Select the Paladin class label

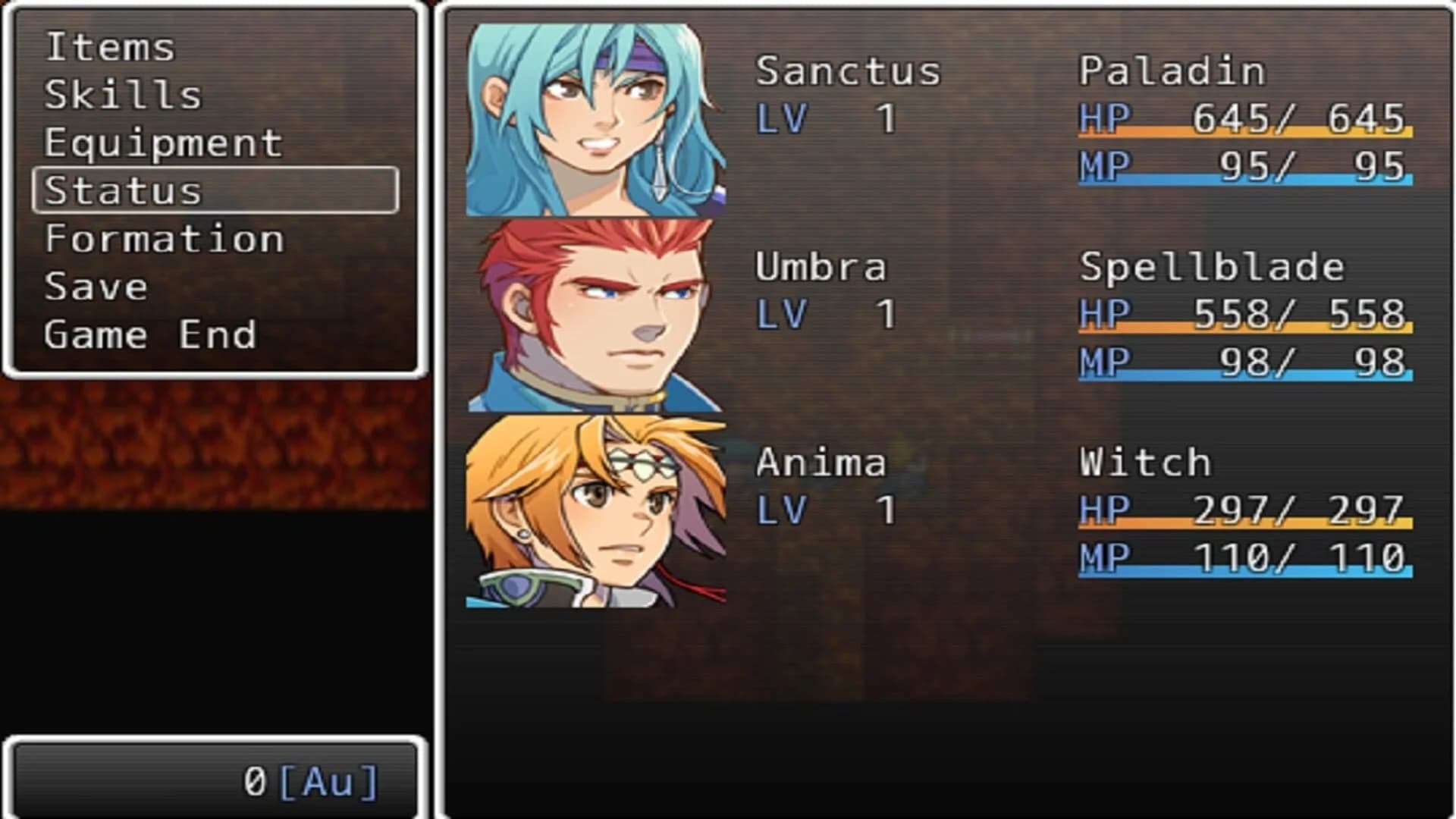(1172, 70)
